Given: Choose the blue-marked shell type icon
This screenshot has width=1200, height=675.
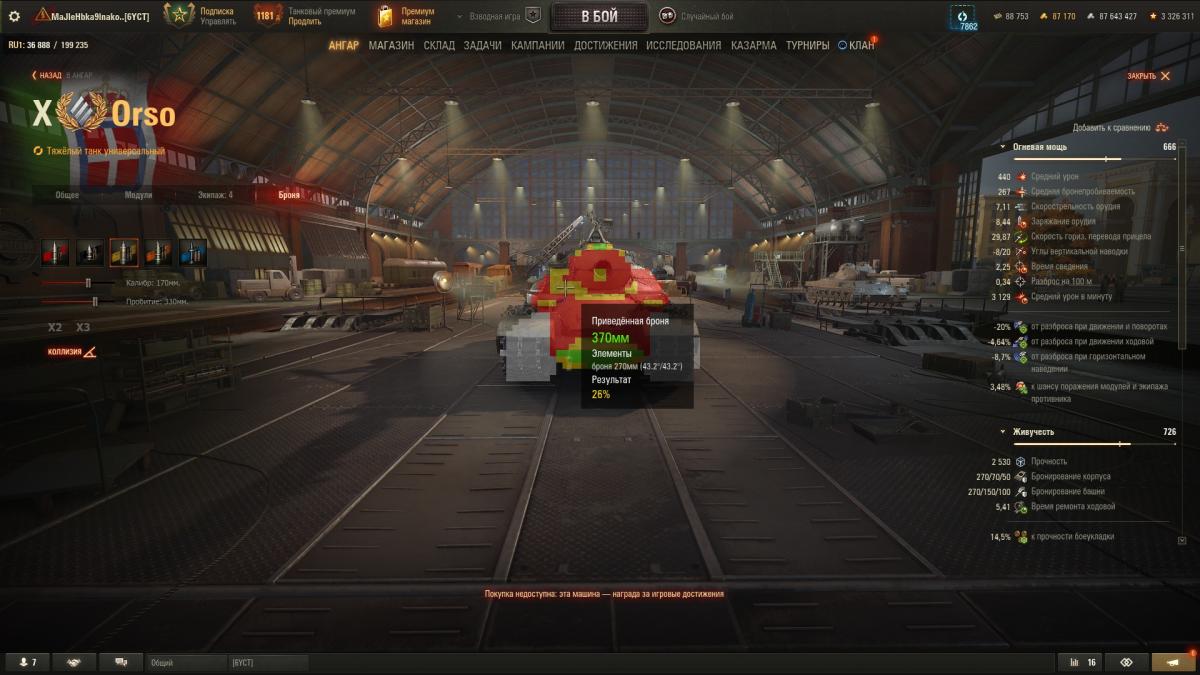Looking at the screenshot, I should [x=193, y=253].
